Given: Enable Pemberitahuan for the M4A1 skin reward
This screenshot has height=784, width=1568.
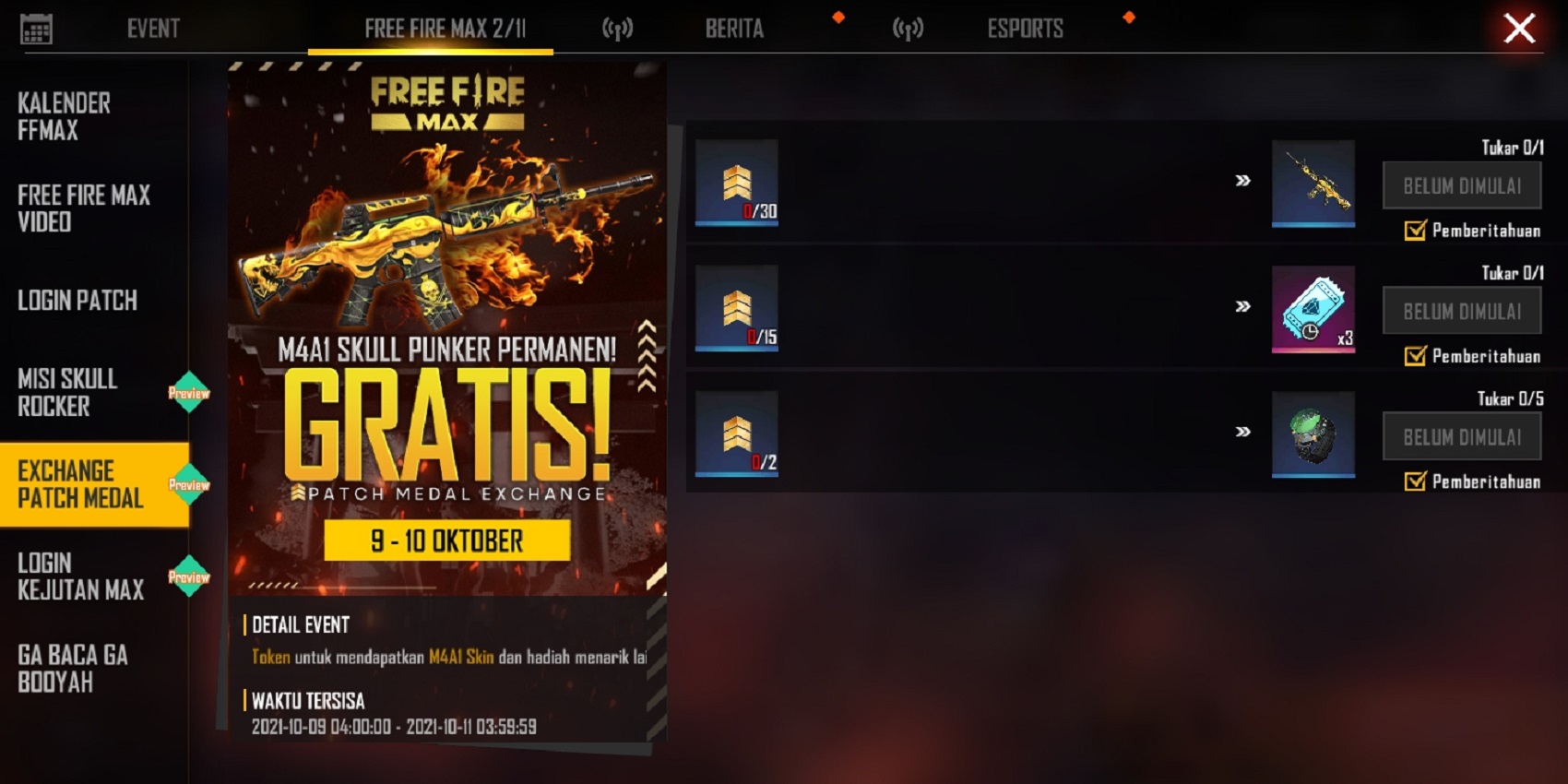Looking at the screenshot, I should pyautogui.click(x=1414, y=231).
